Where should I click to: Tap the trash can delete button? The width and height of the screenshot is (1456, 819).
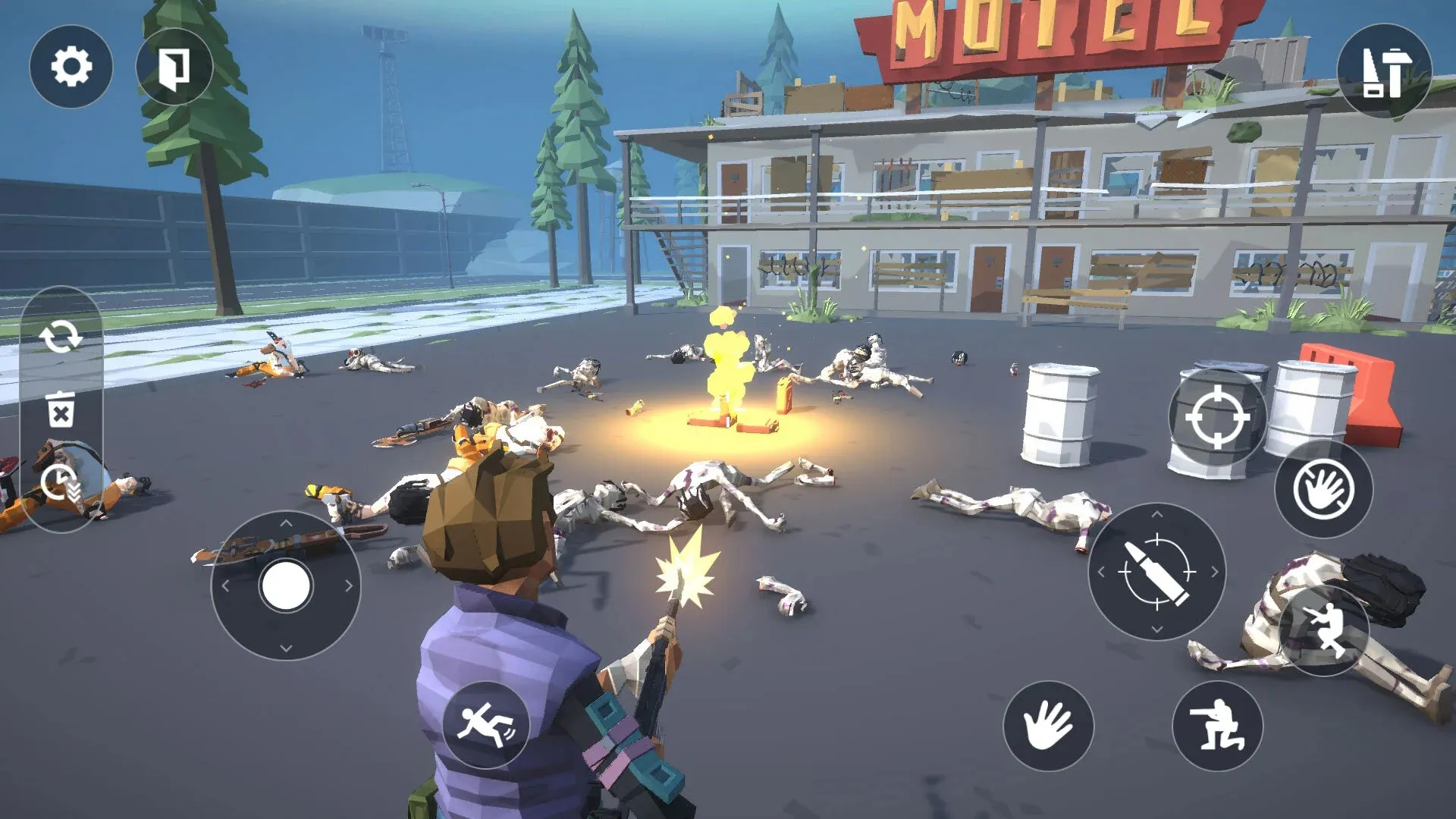pyautogui.click(x=61, y=409)
